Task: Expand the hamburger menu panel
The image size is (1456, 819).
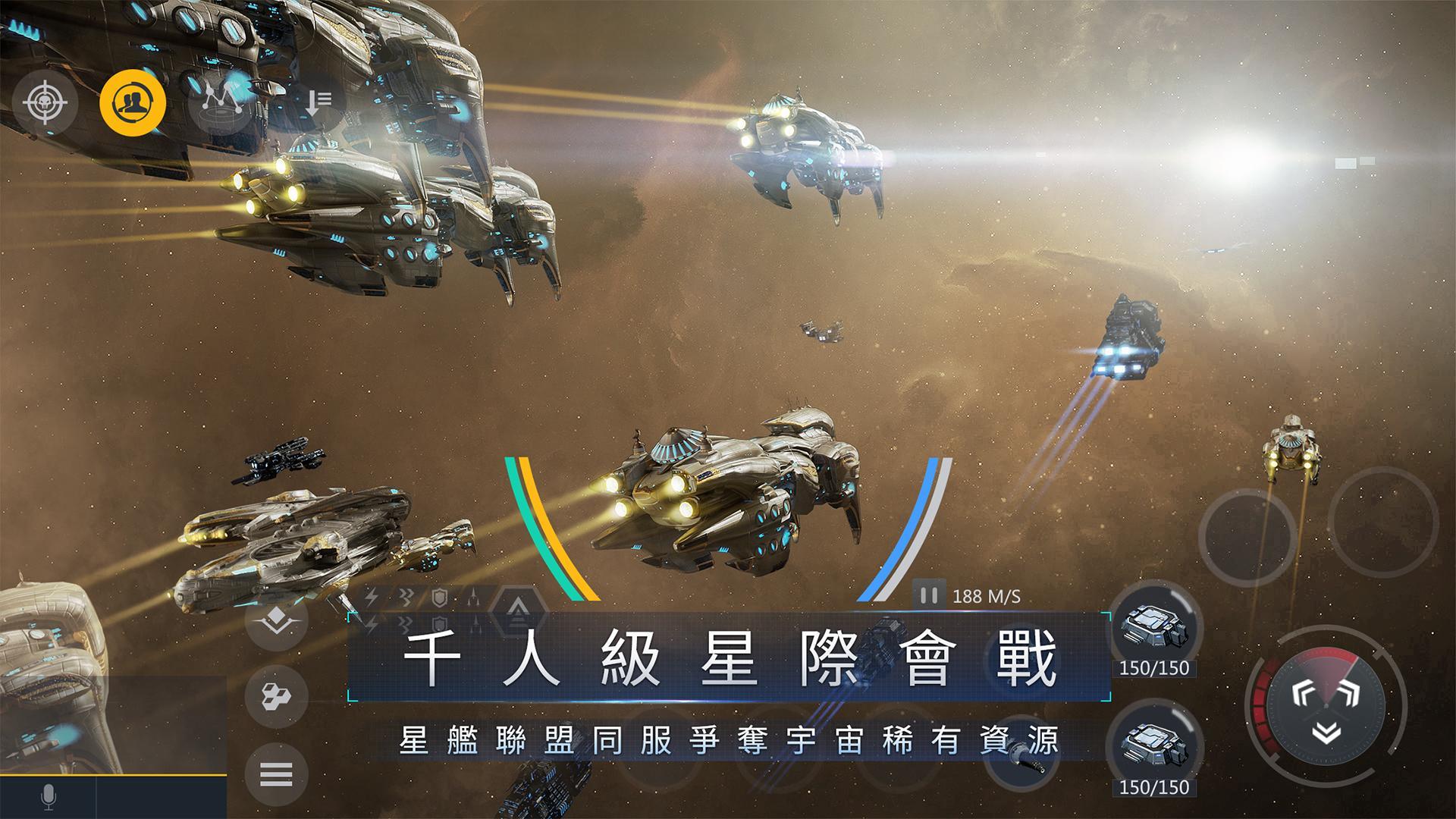Action: click(276, 772)
